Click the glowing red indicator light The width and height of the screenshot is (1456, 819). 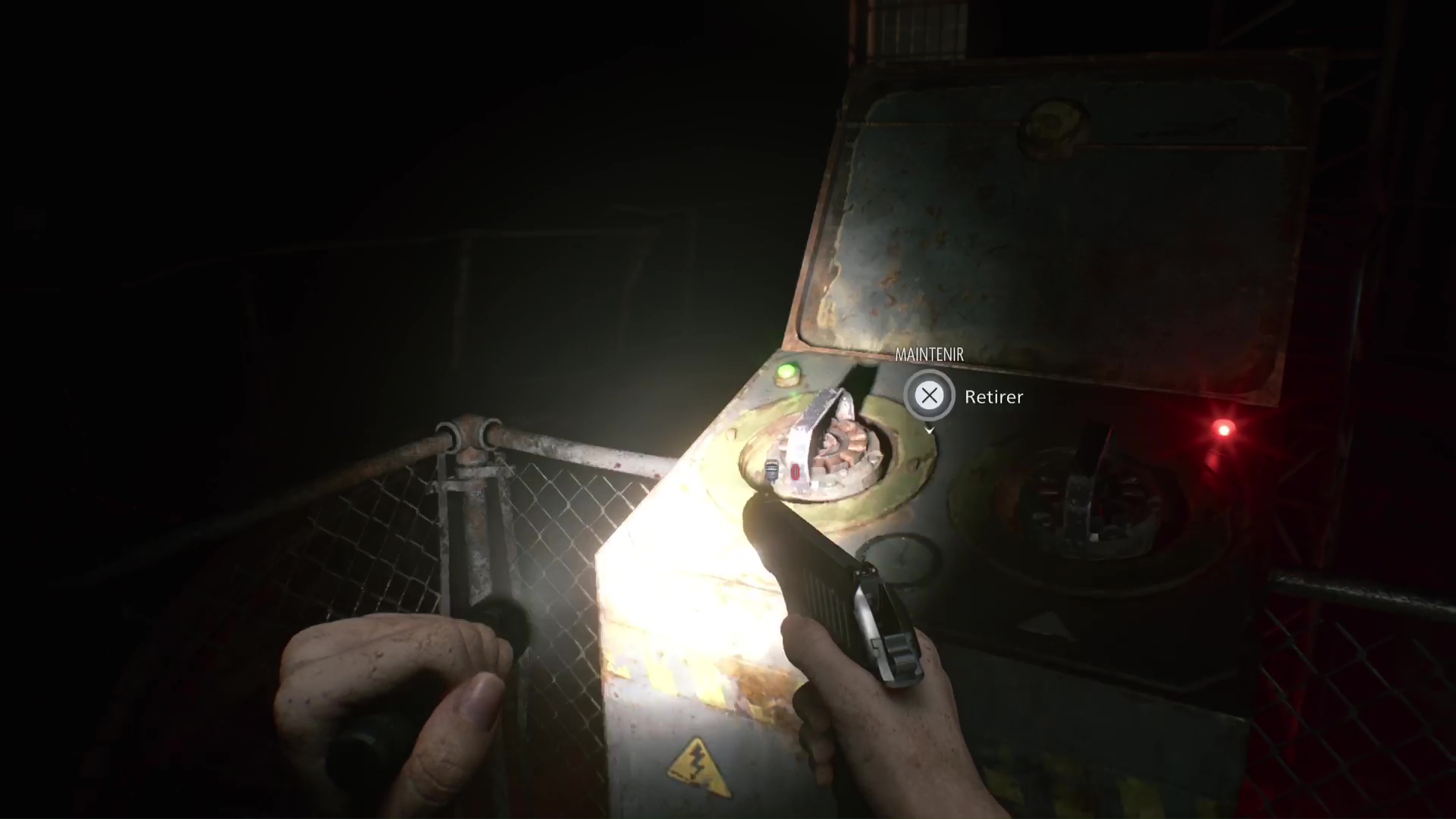(1223, 430)
